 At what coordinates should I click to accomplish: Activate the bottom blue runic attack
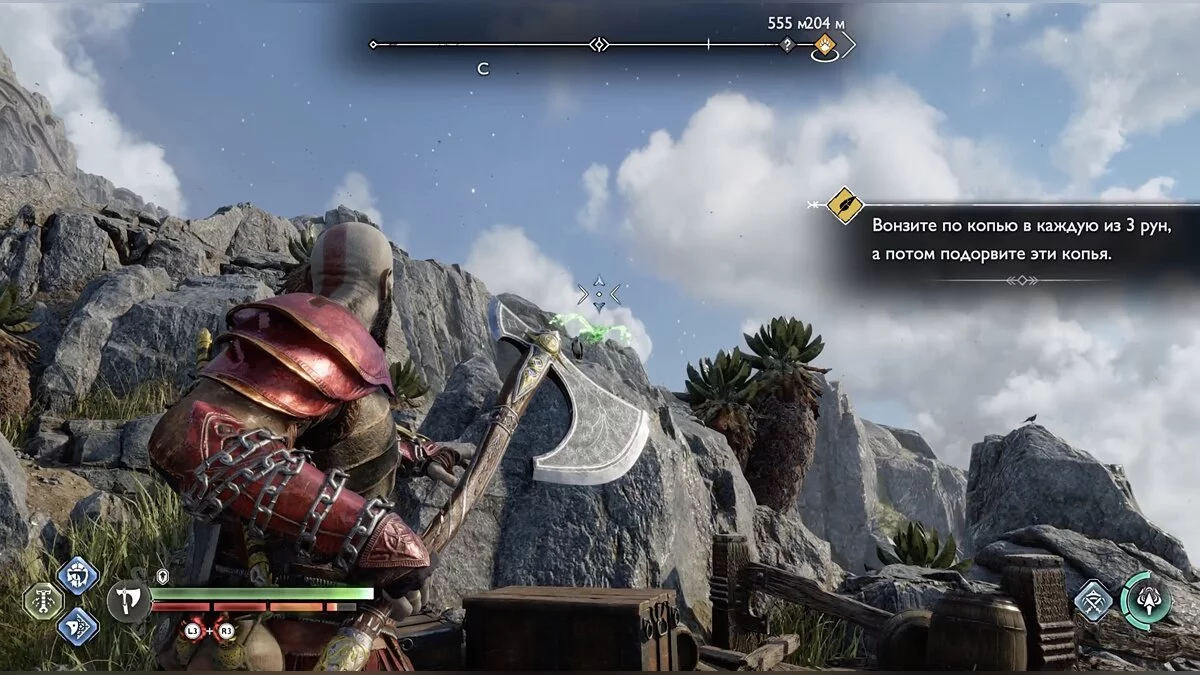[78, 627]
